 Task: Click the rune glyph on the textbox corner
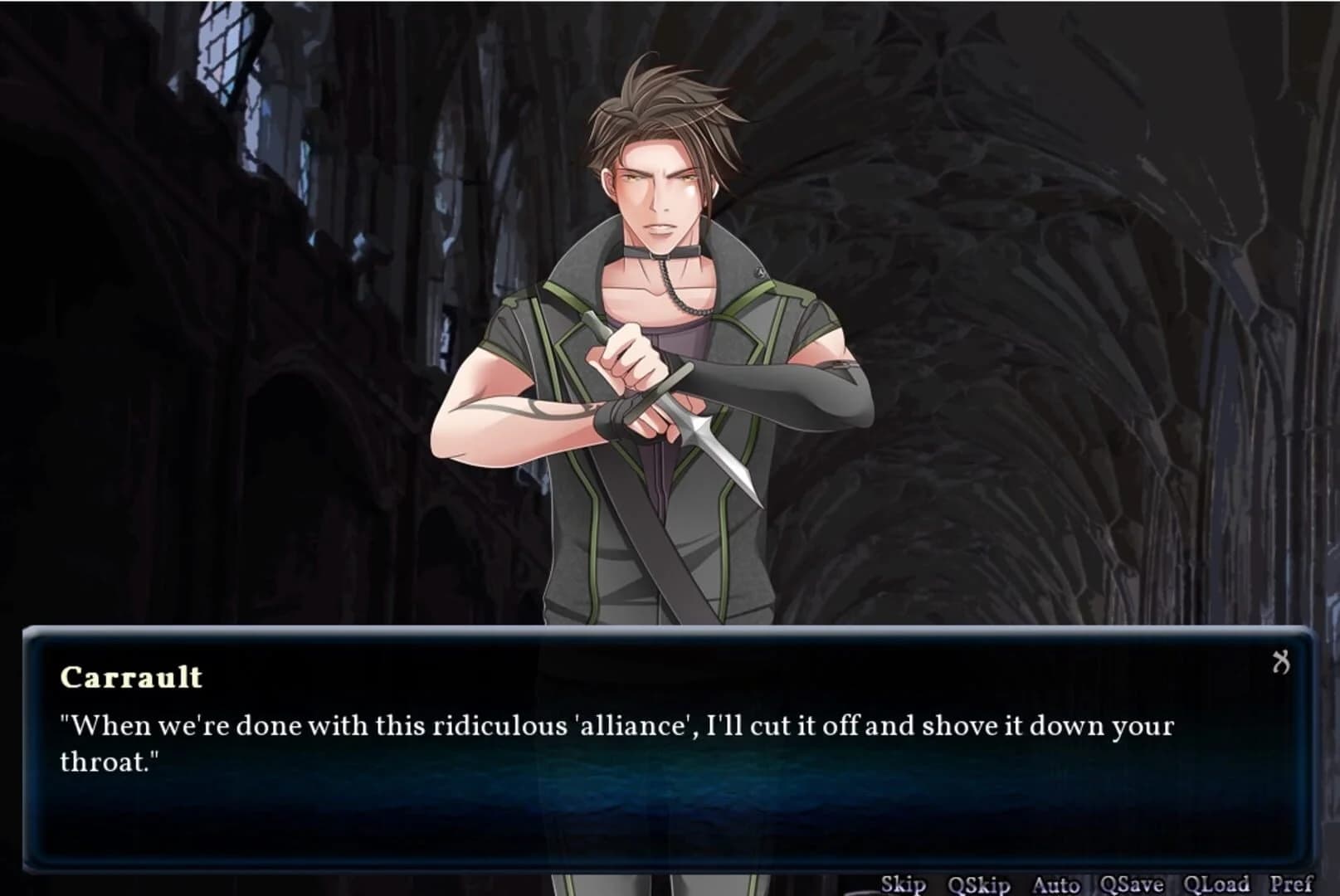[x=1282, y=662]
